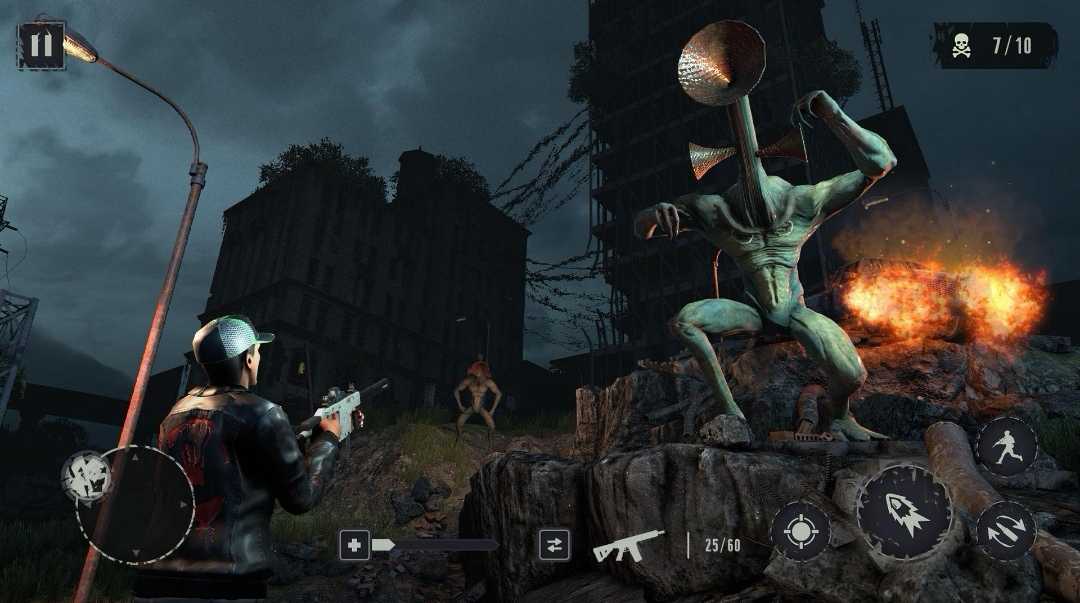
Task: Tap the running man sprint button
Action: (1006, 446)
